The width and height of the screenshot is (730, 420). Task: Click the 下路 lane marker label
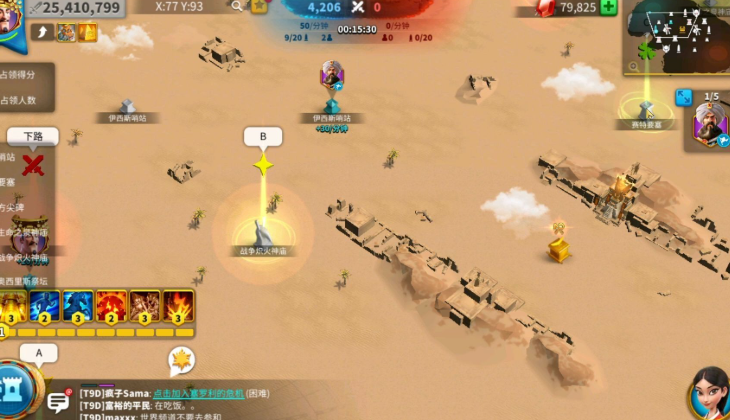[x=32, y=136]
